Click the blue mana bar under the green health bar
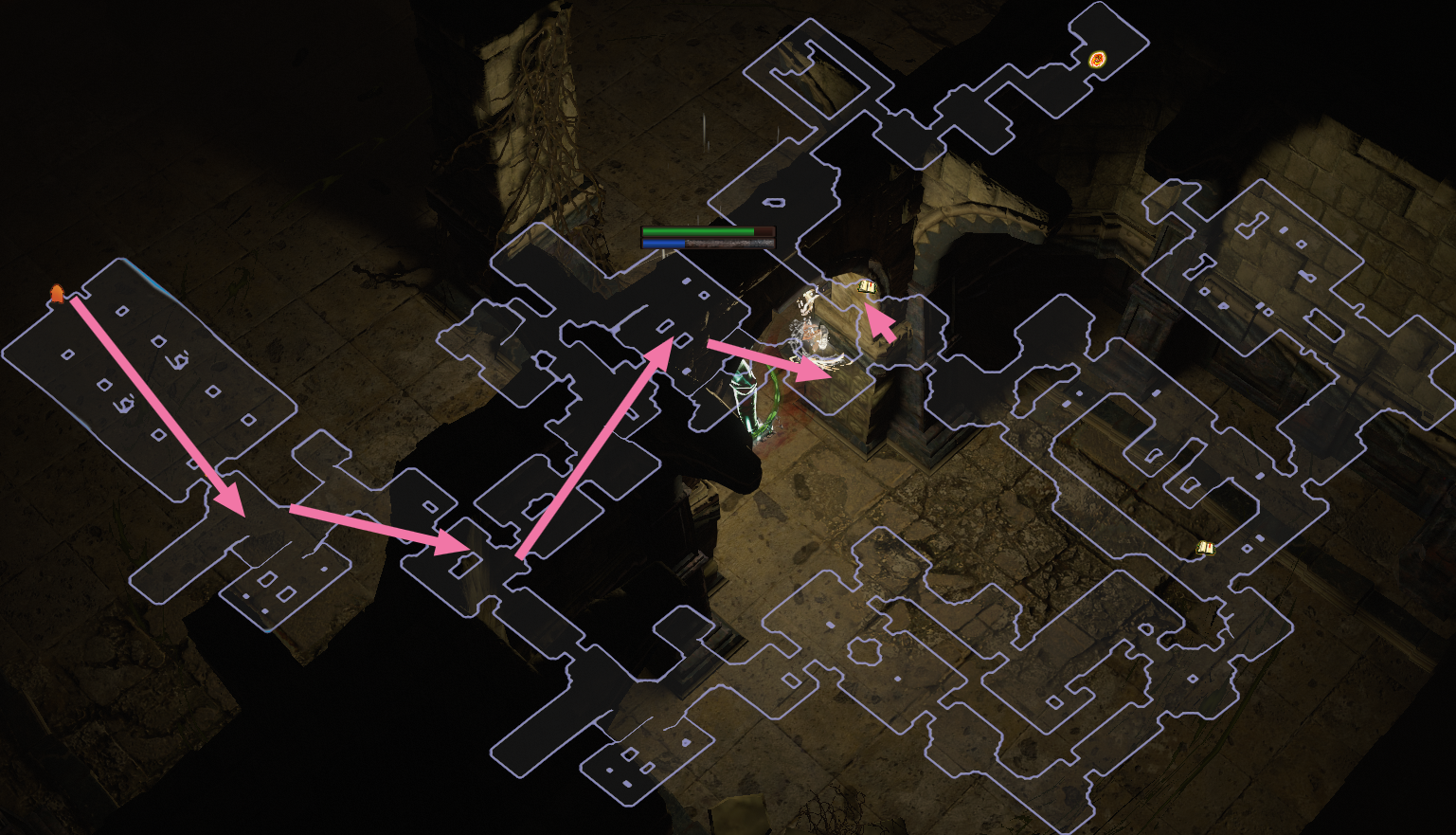The image size is (1456, 835). (663, 242)
